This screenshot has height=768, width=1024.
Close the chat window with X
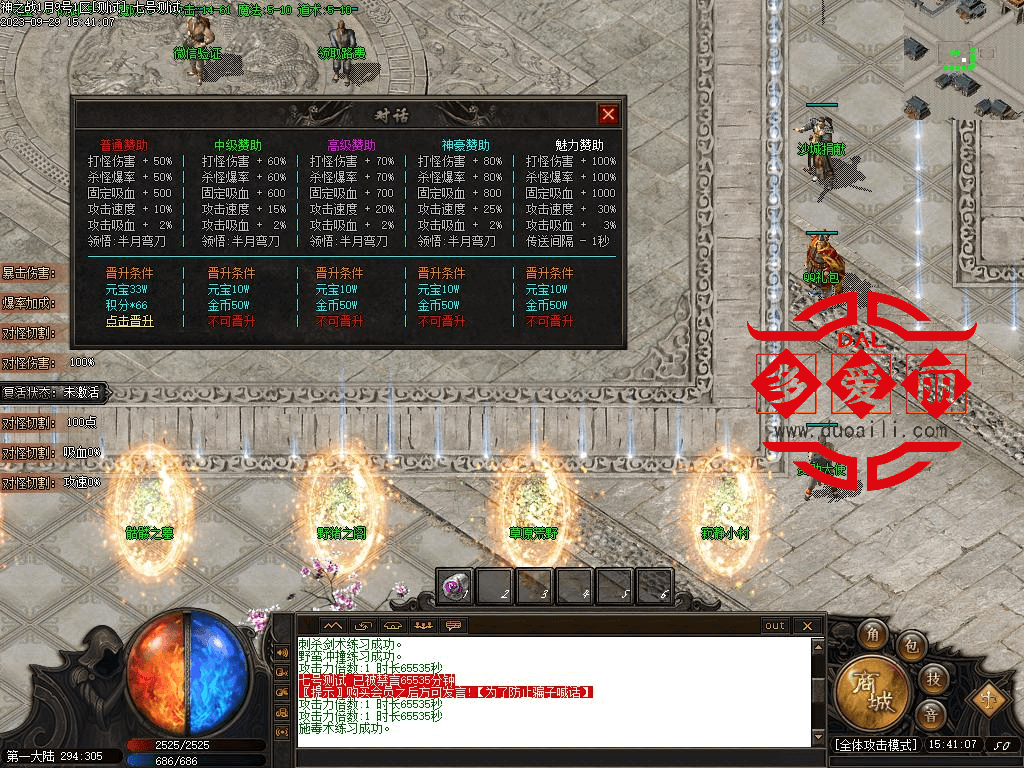(x=807, y=626)
